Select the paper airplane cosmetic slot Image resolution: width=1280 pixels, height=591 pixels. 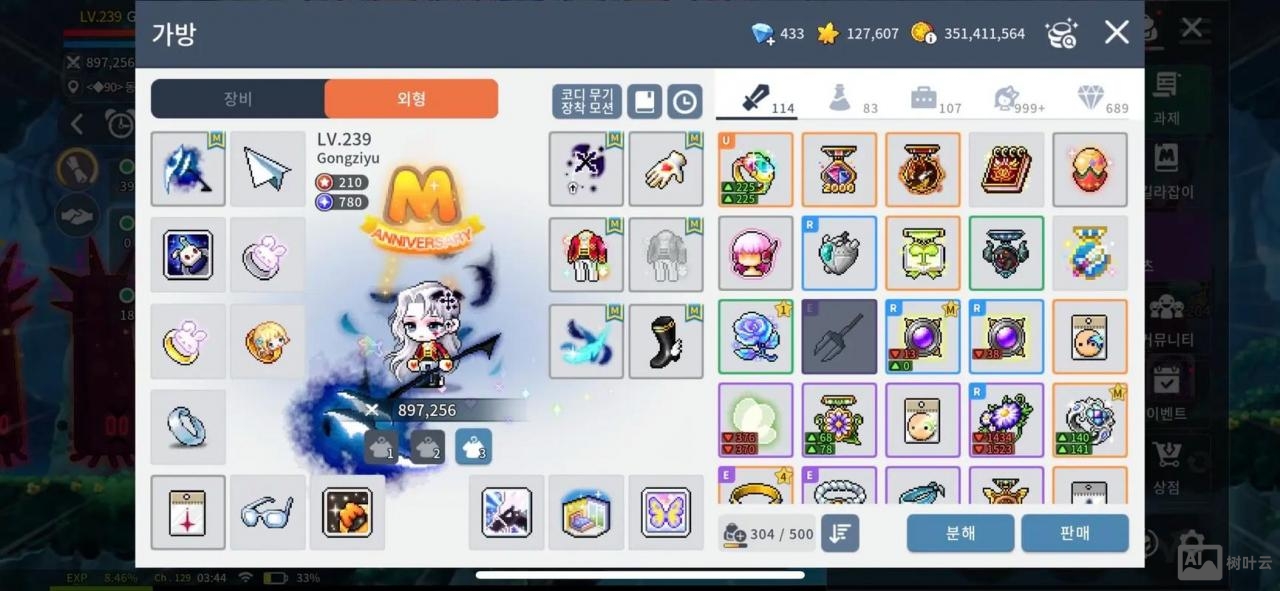[267, 169]
